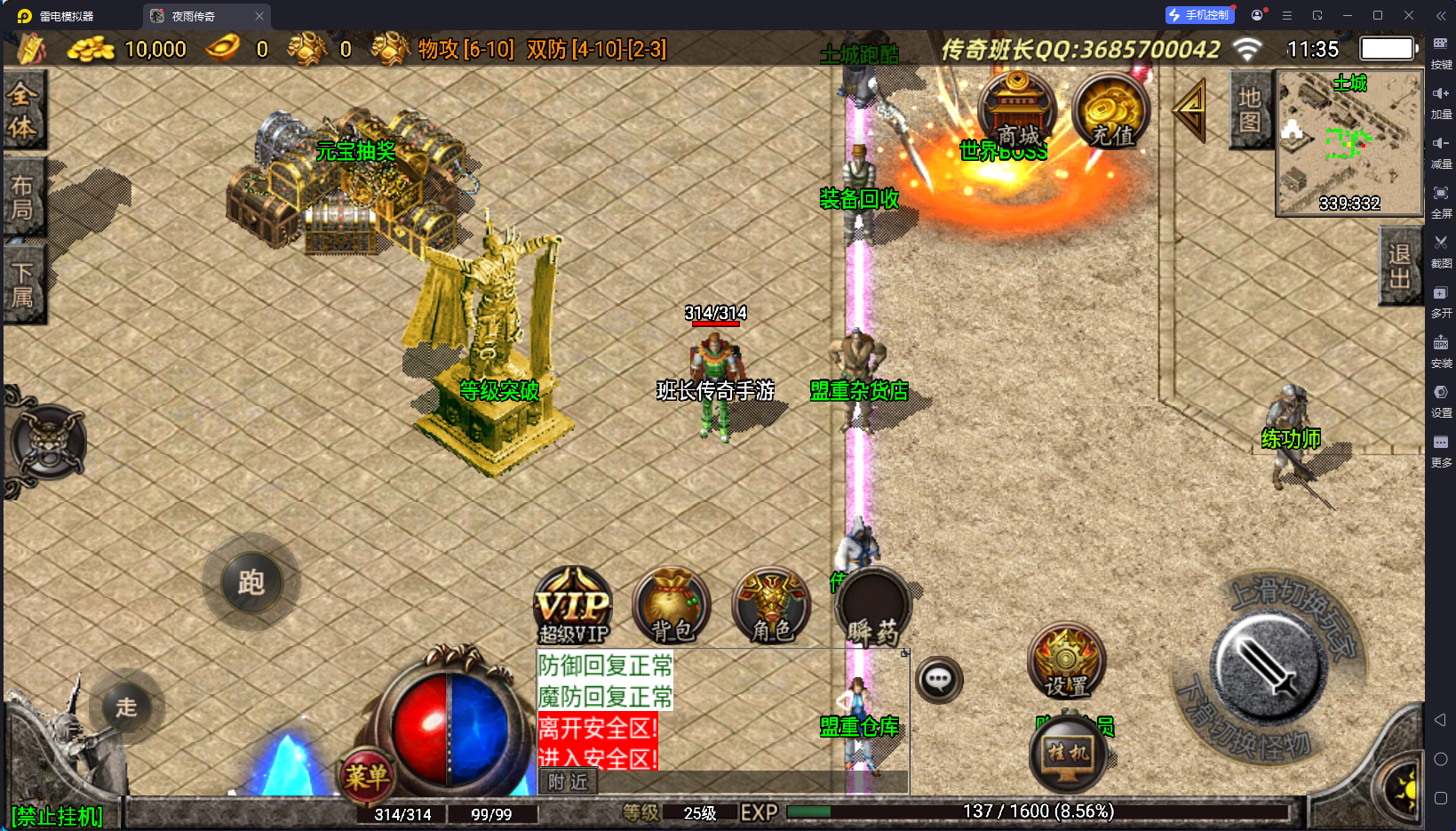The height and width of the screenshot is (831, 1456).
Task: Toggle the 走 walk button
Action: tap(126, 707)
